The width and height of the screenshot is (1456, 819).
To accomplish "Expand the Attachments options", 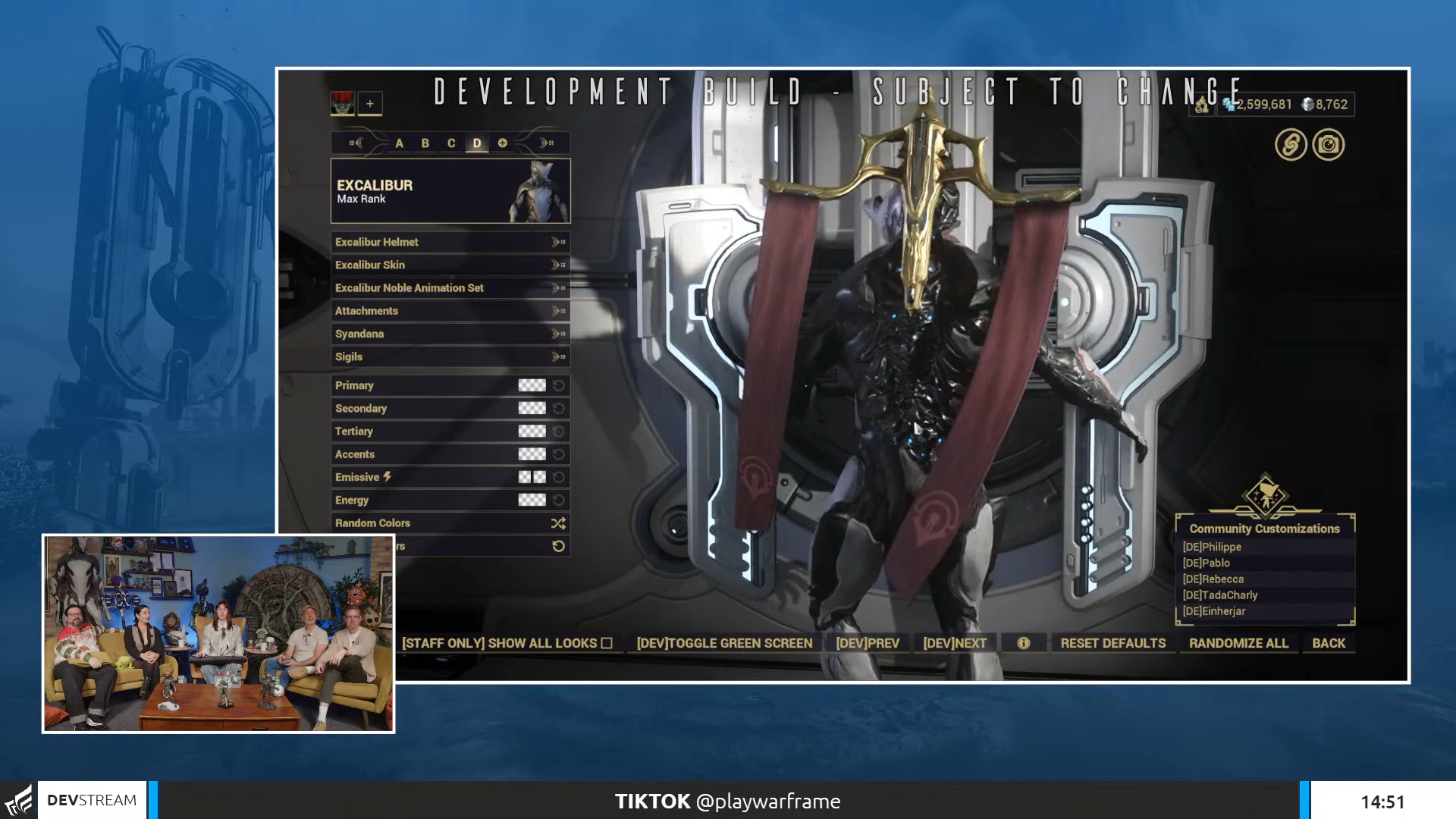I will [450, 311].
